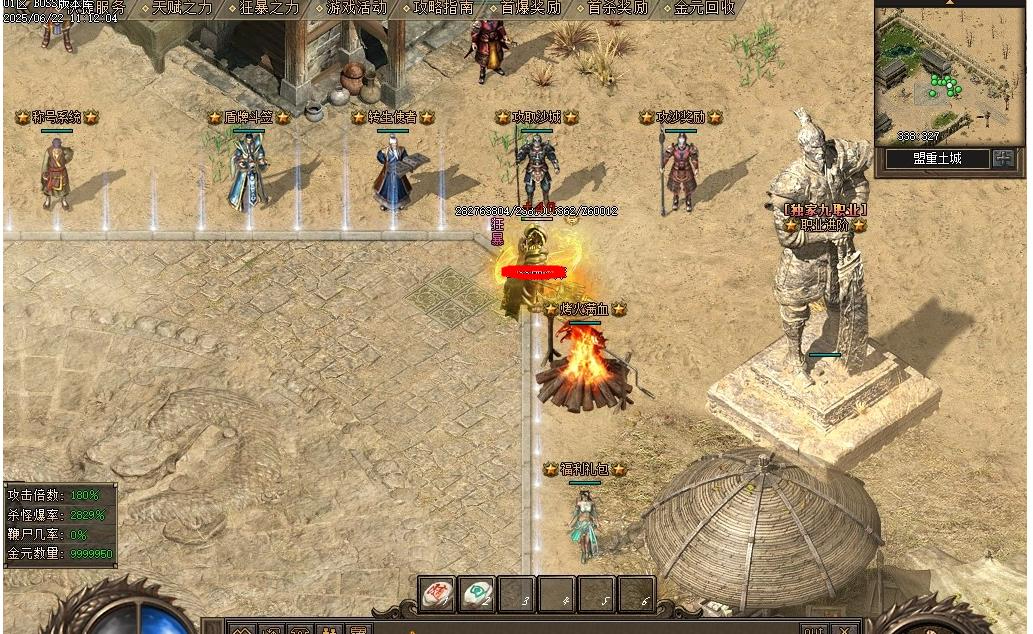The width and height of the screenshot is (1033, 634).
Task: Use the green stone in hotbar slot 2
Action: [477, 594]
